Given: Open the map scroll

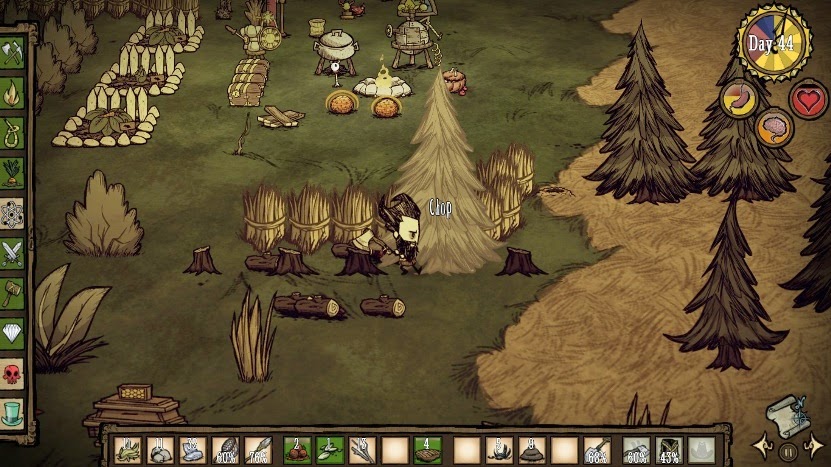Looking at the screenshot, I should pos(786,415).
